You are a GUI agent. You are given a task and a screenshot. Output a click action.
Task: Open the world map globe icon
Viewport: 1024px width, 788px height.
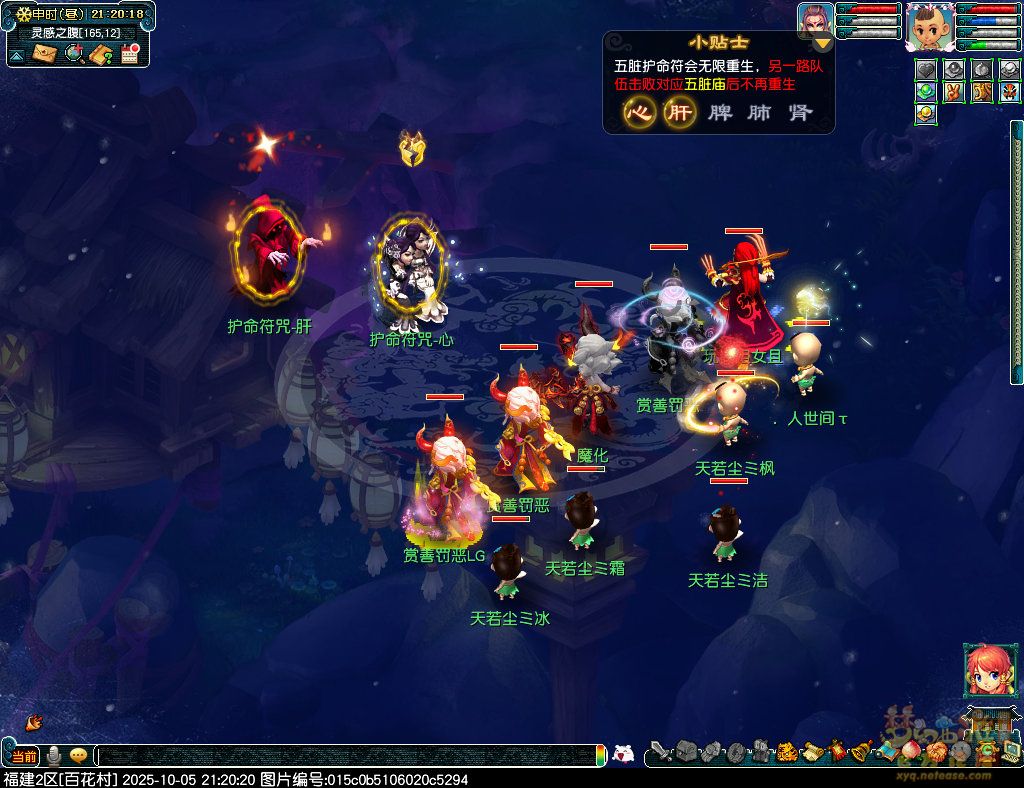[73, 54]
